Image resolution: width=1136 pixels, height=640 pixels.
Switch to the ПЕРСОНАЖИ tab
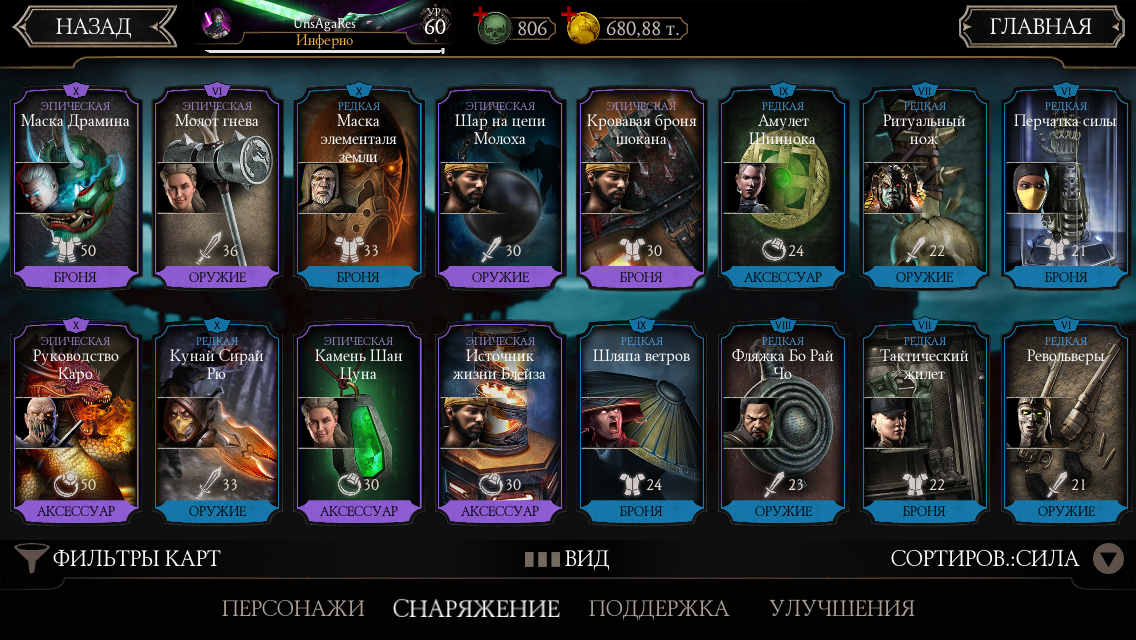293,608
